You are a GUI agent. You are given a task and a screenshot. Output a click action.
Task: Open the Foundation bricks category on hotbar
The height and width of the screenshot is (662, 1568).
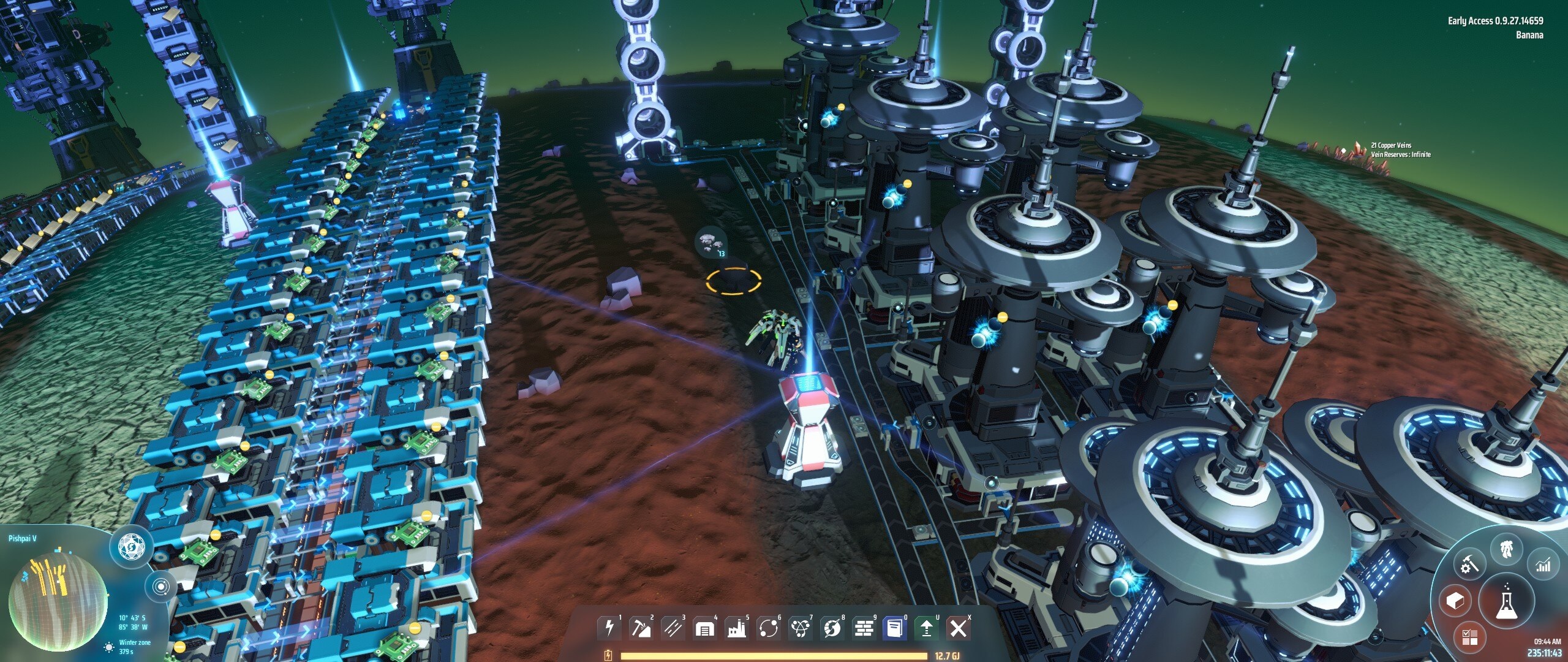click(x=864, y=629)
